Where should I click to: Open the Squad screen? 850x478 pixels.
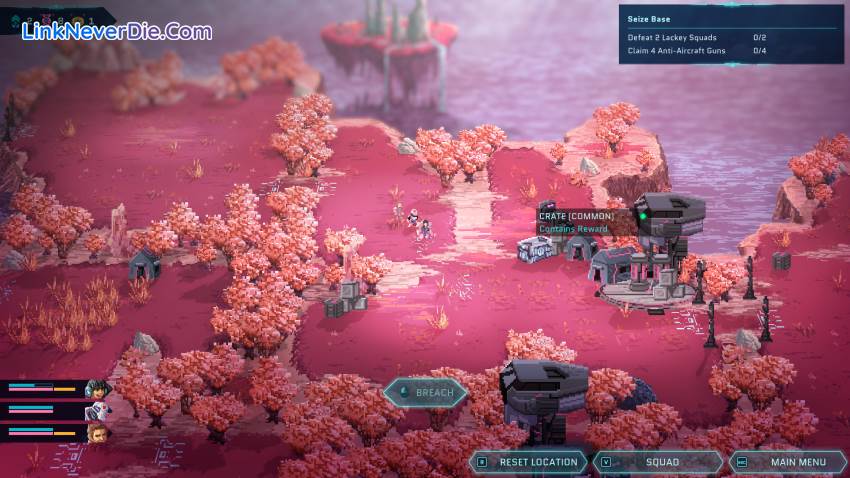coord(662,462)
